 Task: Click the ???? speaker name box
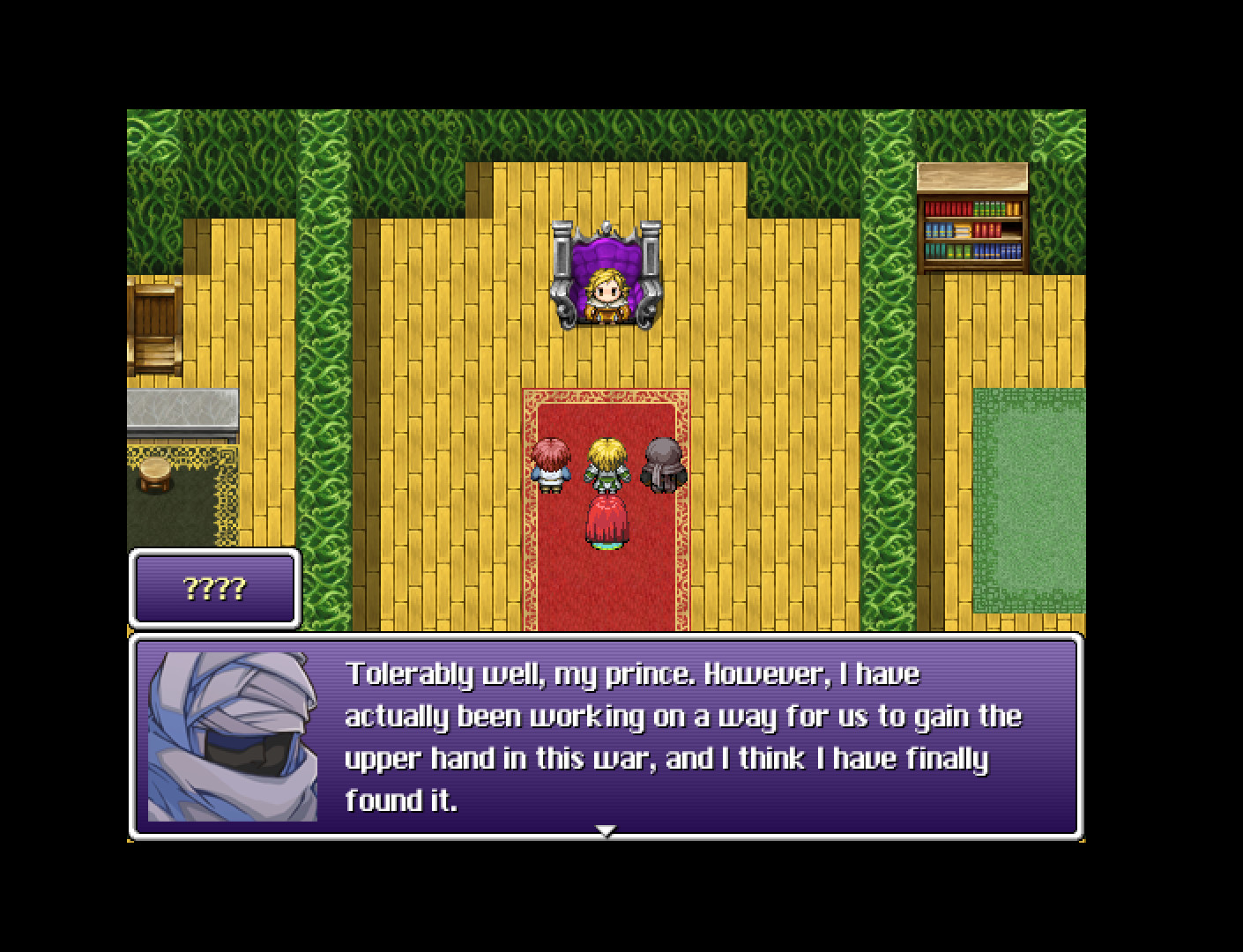click(x=214, y=589)
